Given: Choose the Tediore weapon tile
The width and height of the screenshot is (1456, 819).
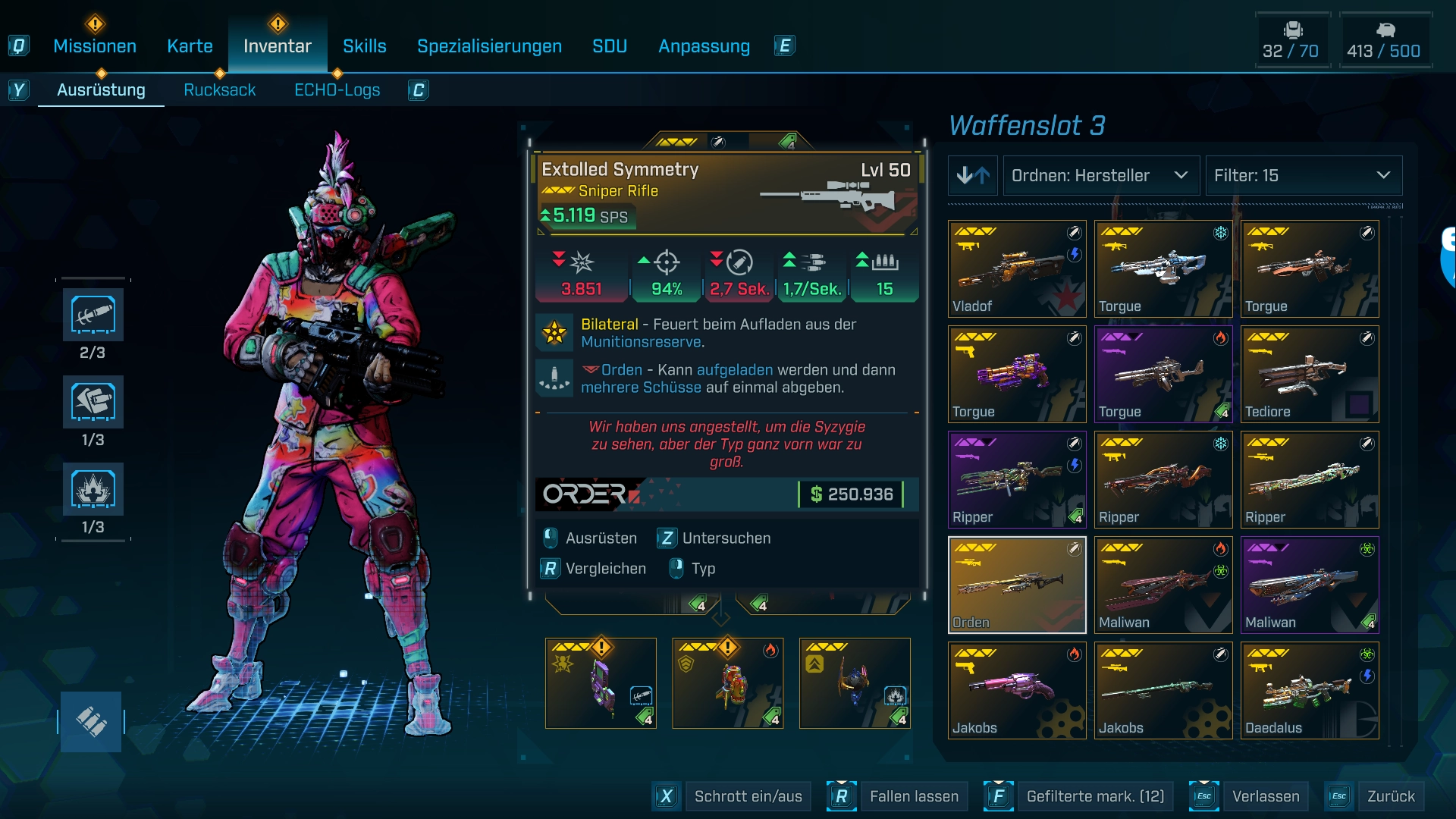Looking at the screenshot, I should (x=1310, y=375).
